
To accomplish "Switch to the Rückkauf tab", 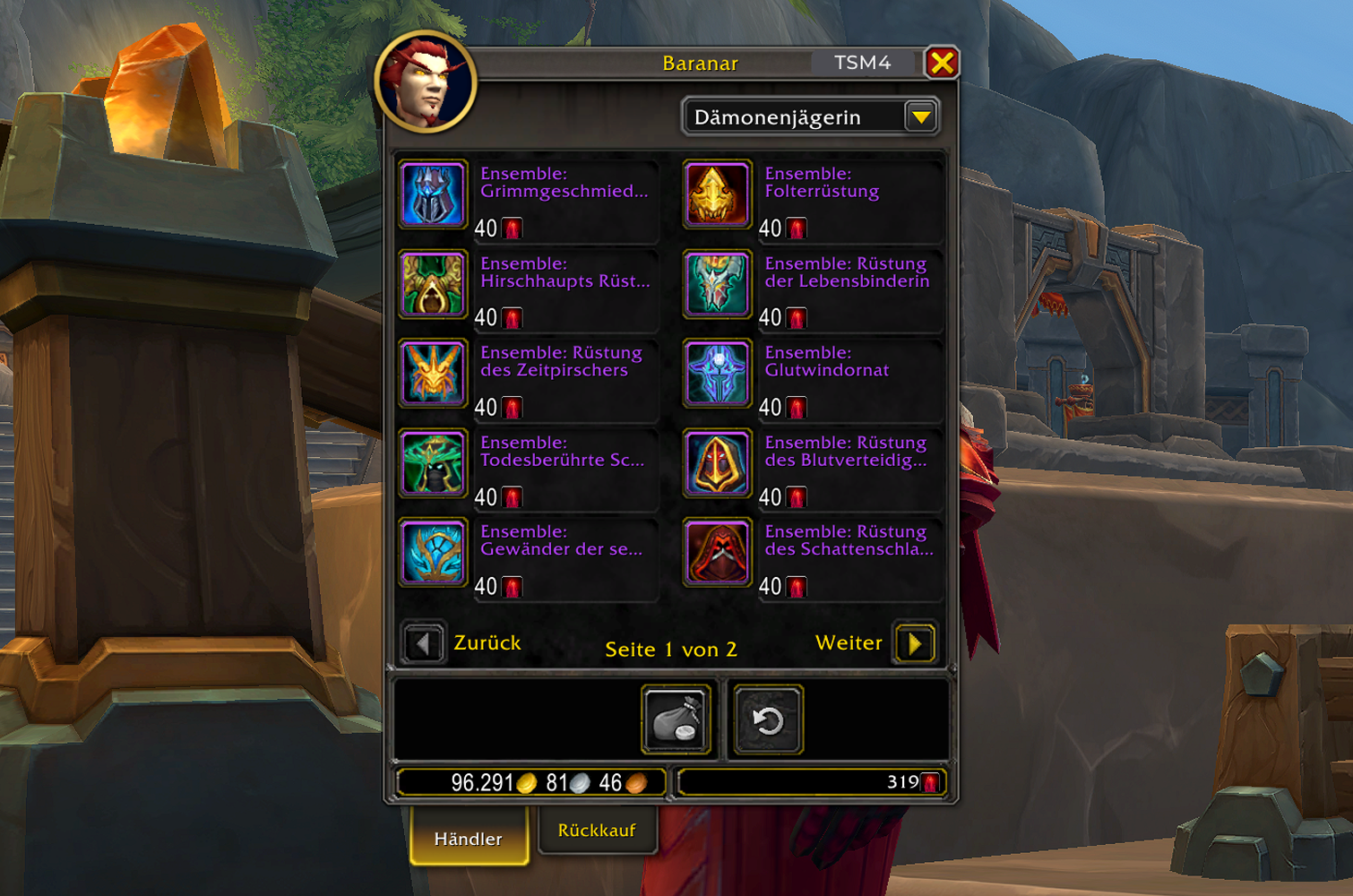I will pos(597,831).
